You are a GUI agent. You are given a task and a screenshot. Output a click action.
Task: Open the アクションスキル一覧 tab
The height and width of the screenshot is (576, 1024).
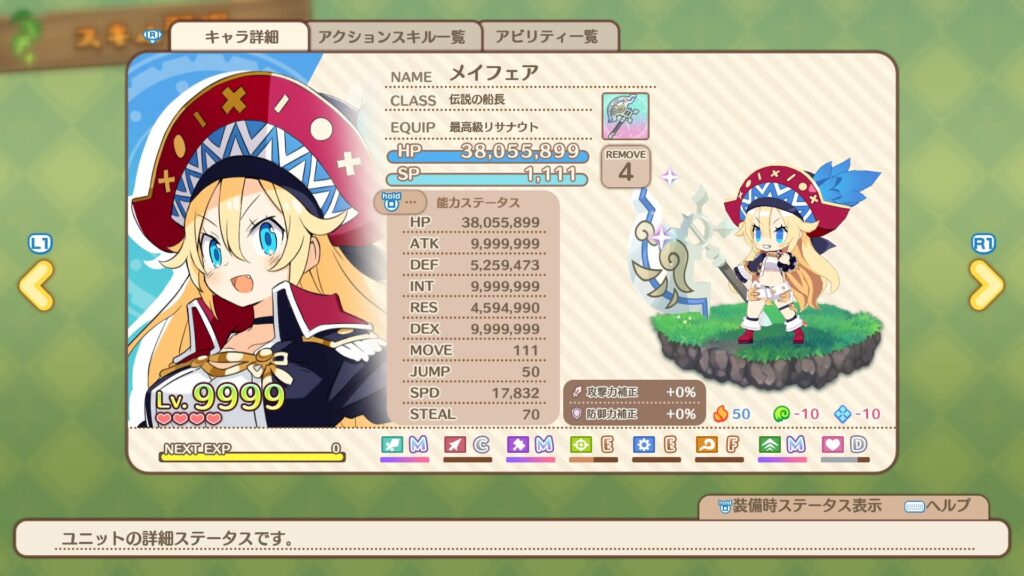coord(391,37)
